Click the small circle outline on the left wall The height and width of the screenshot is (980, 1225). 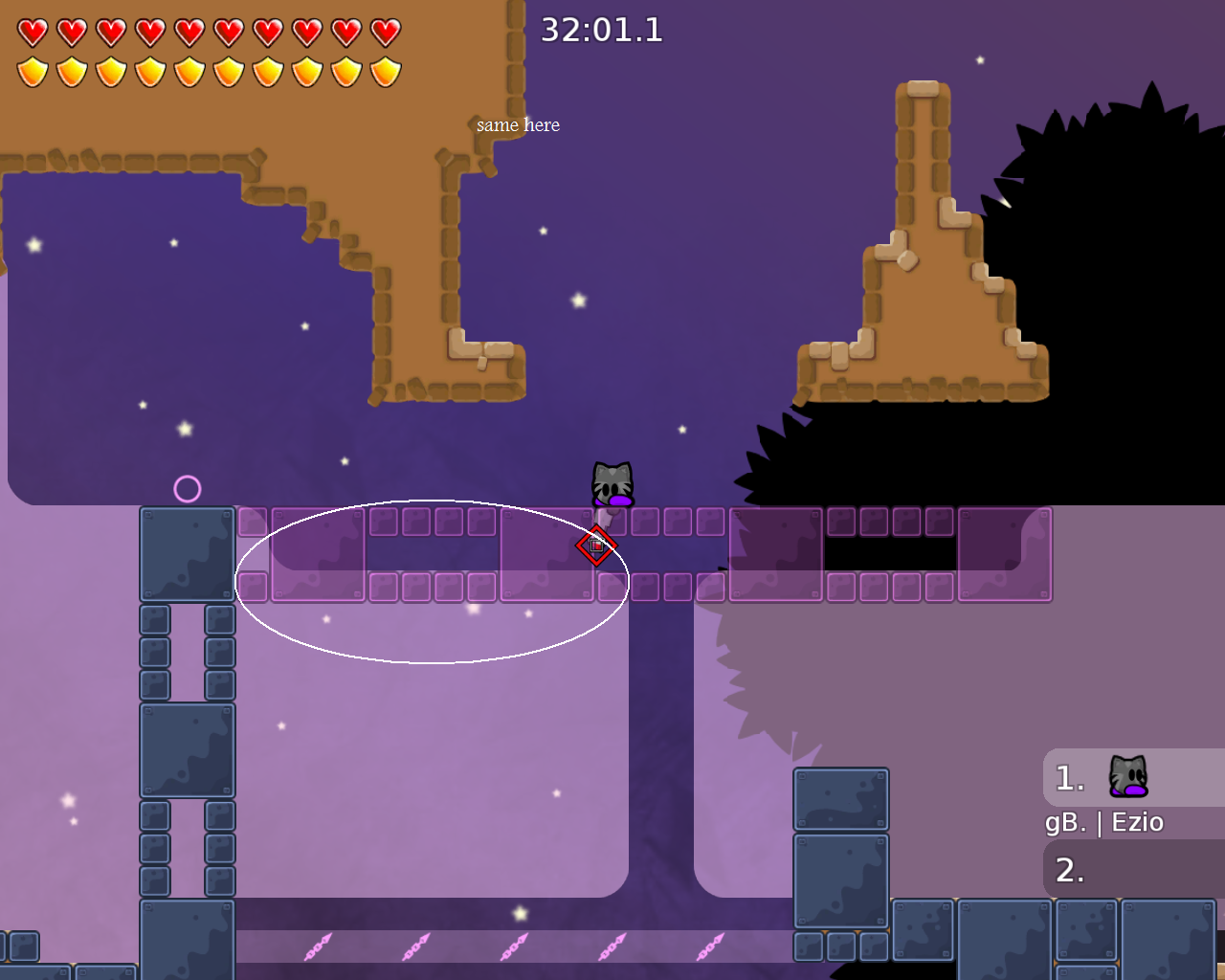tap(188, 489)
